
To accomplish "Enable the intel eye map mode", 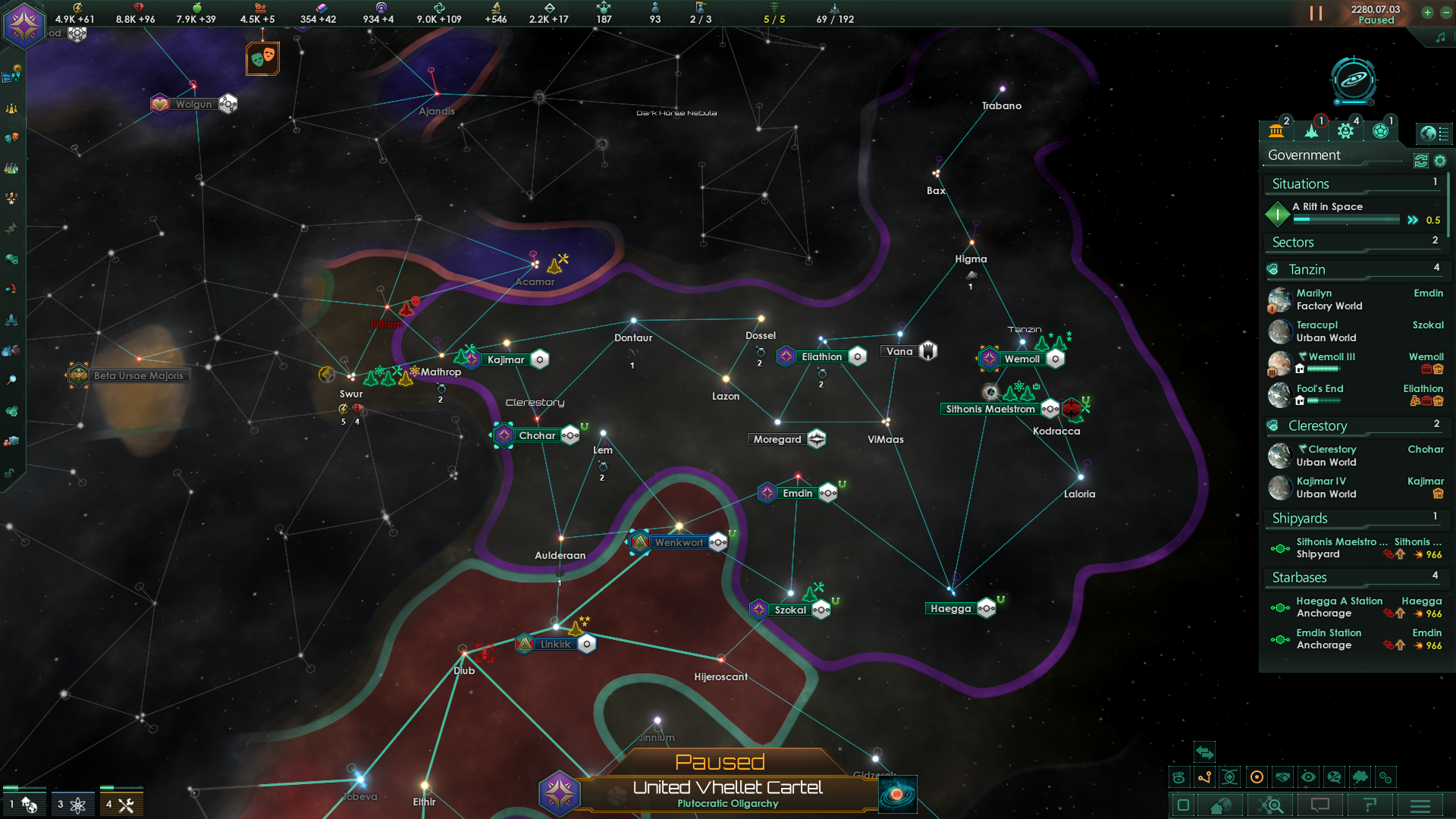I will [1309, 777].
